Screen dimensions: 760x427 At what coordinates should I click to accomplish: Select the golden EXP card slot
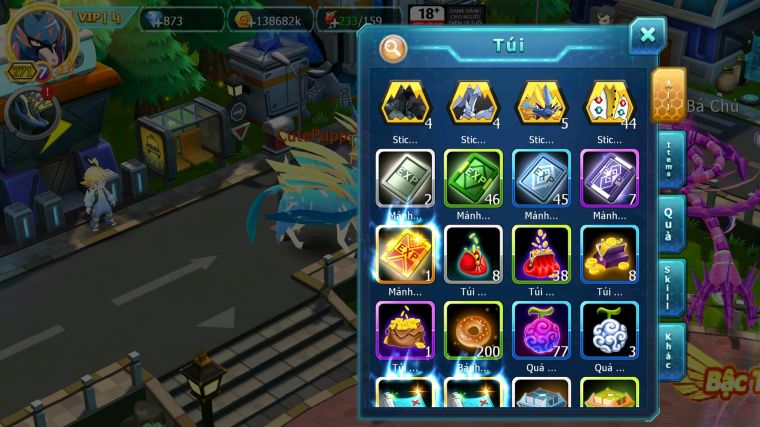[405, 253]
